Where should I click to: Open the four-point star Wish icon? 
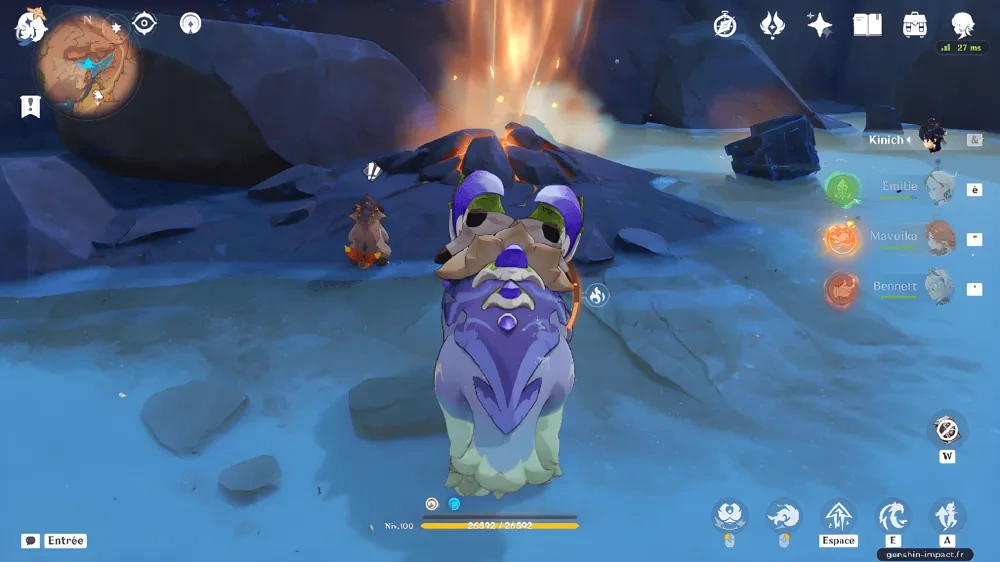pyautogui.click(x=820, y=25)
